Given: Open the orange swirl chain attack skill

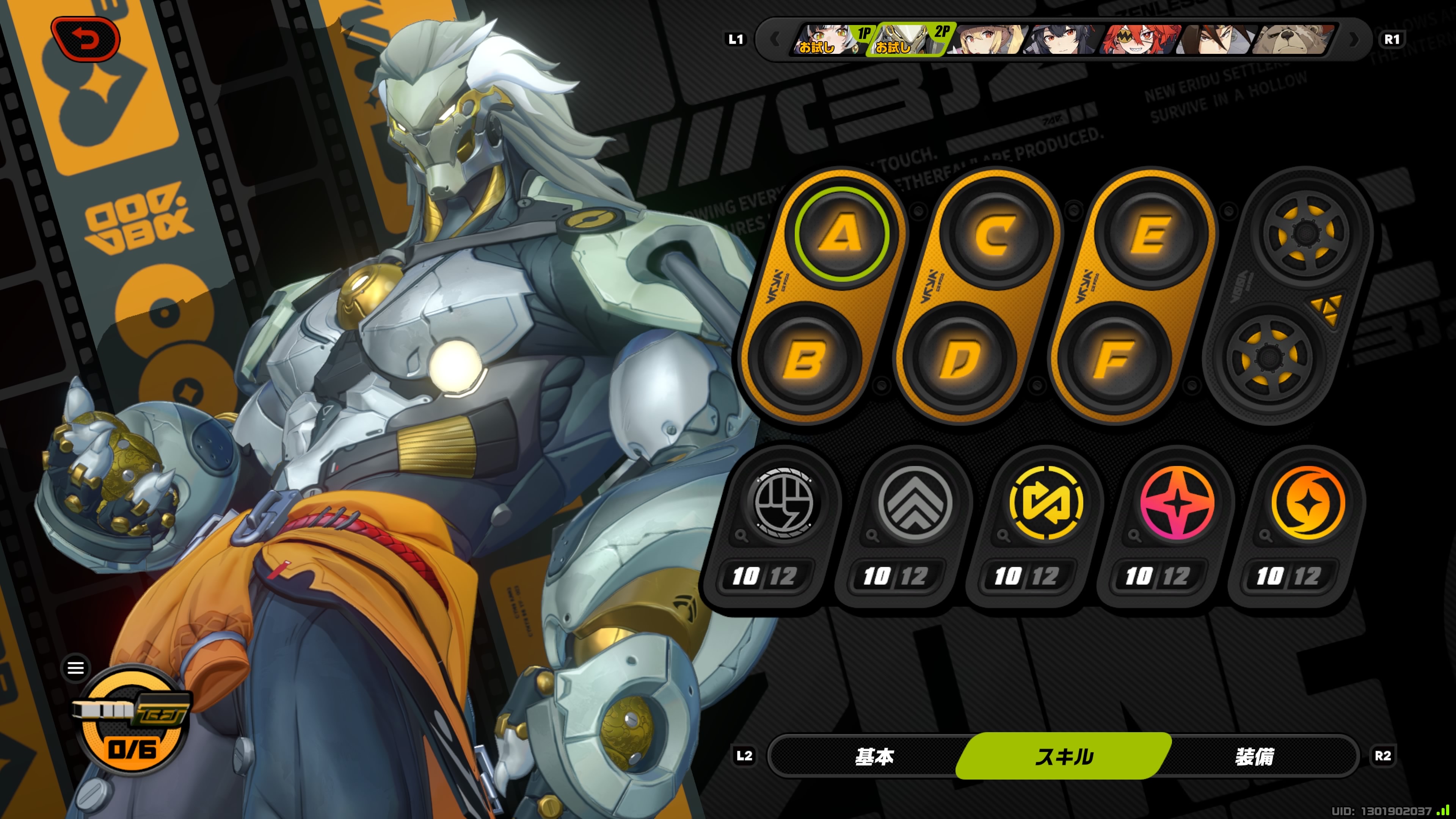Looking at the screenshot, I should (x=1309, y=502).
